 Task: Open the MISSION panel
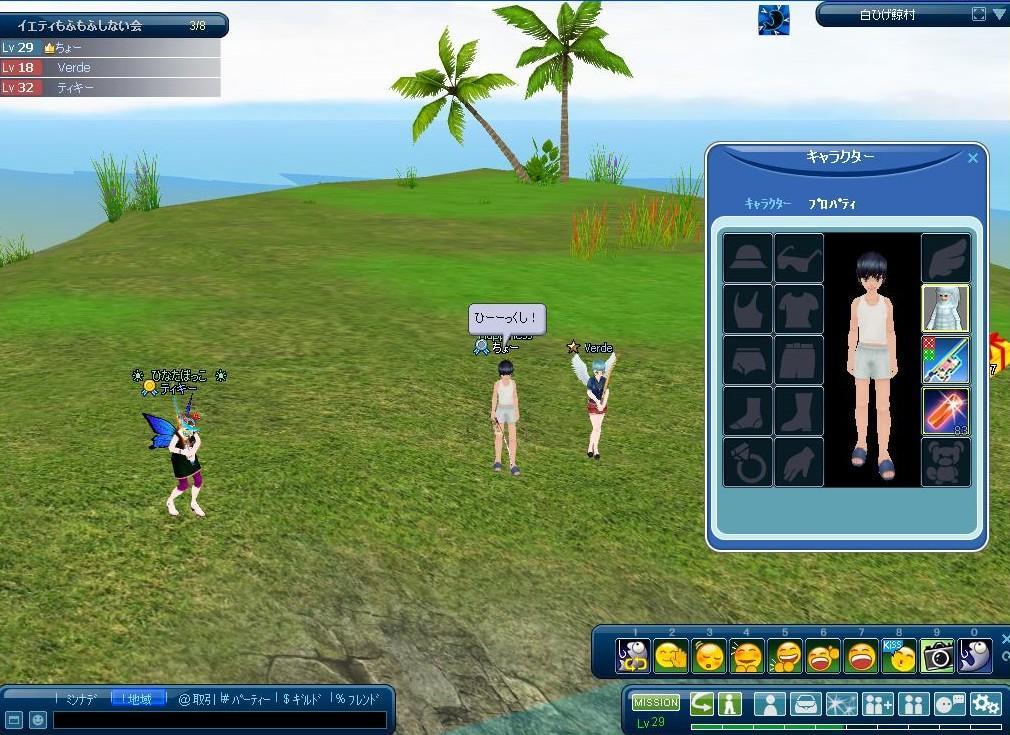656,703
